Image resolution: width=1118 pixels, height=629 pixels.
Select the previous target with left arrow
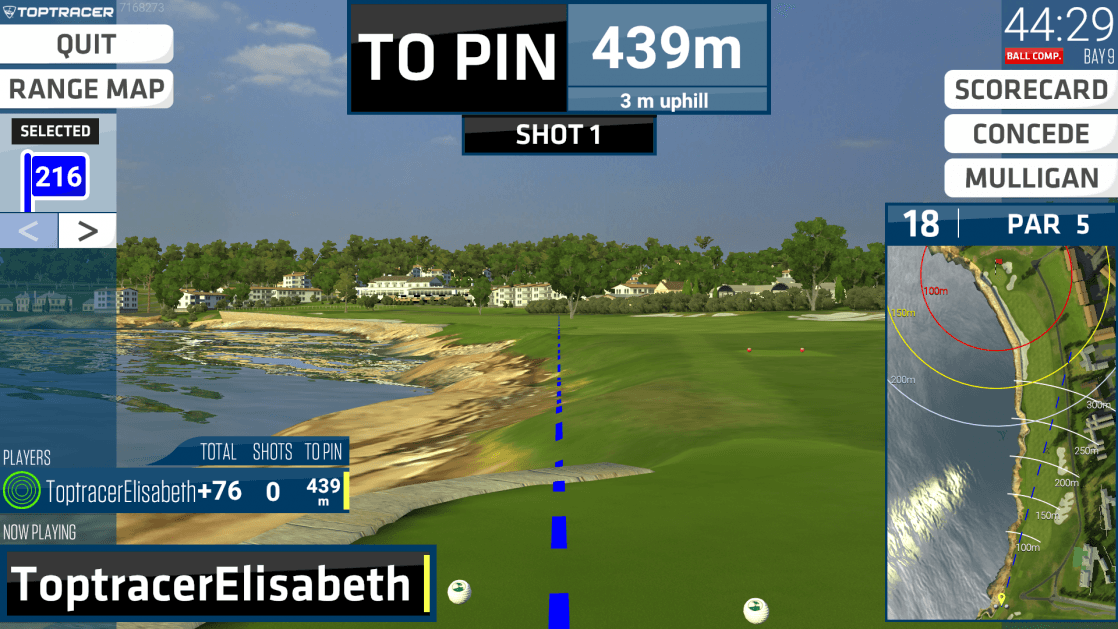point(29,231)
